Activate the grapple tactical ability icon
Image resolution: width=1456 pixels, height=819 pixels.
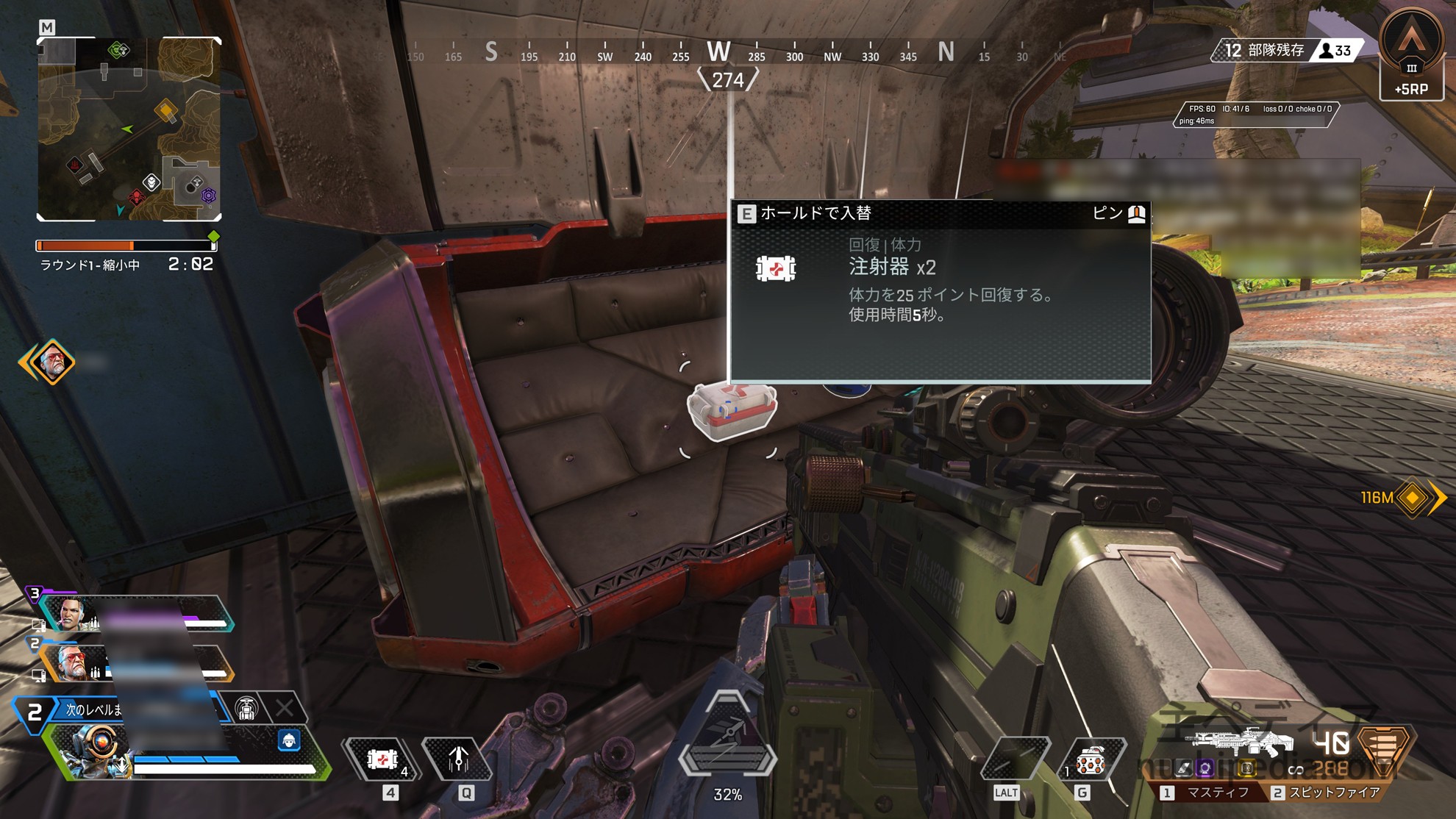click(458, 759)
